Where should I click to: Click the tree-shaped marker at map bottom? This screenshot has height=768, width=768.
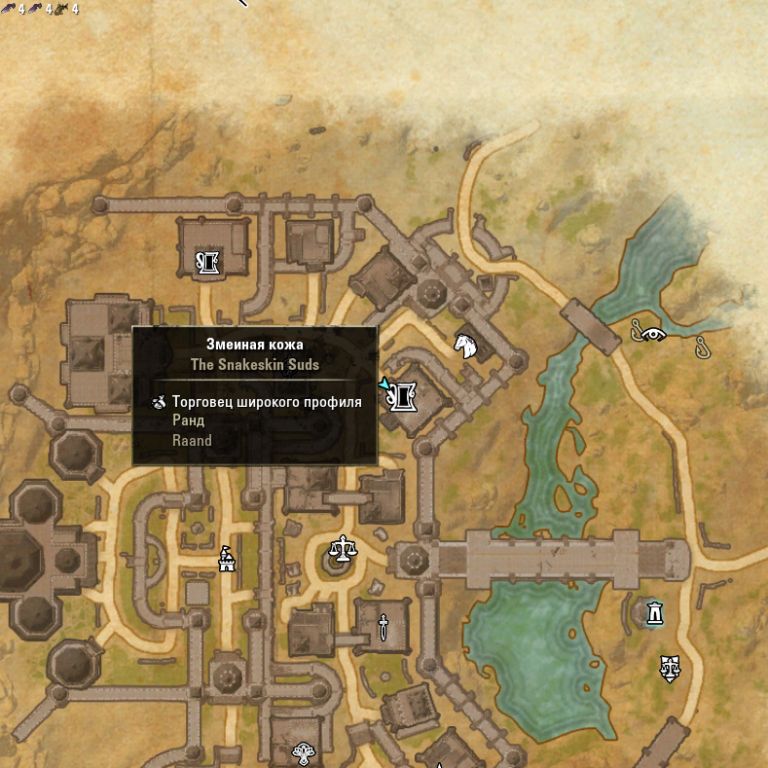[x=303, y=752]
